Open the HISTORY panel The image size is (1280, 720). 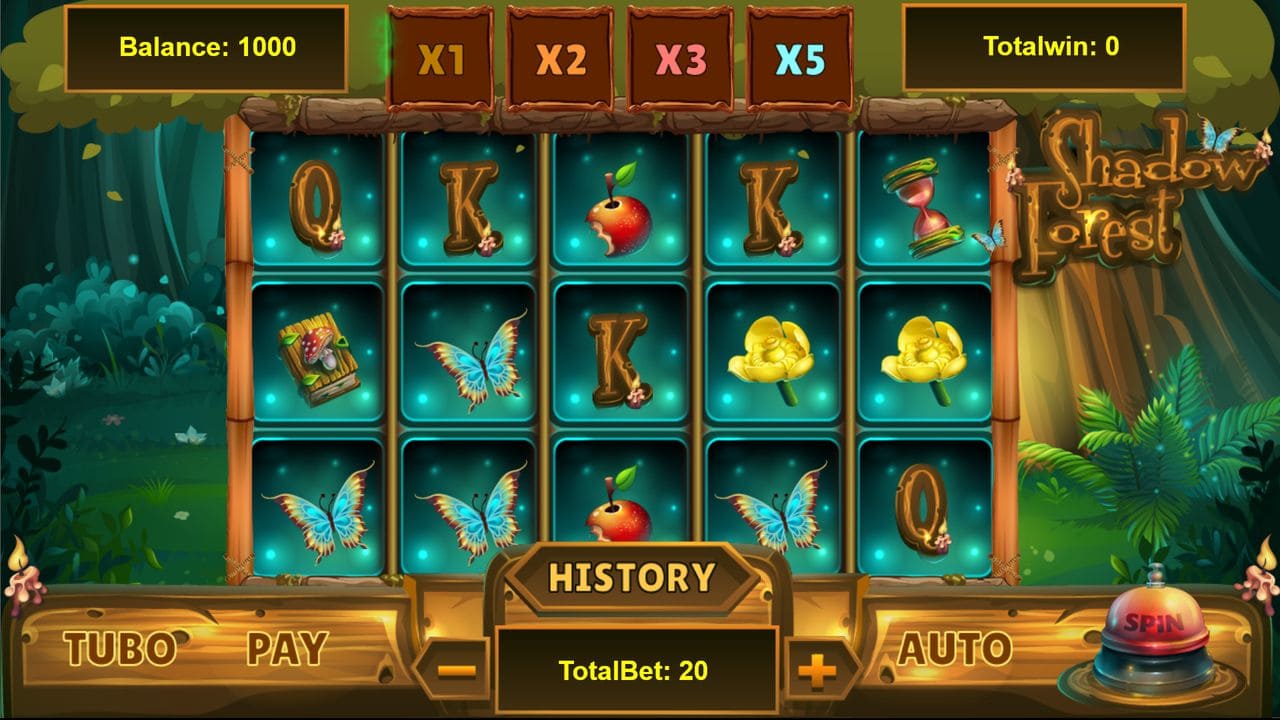[x=632, y=578]
